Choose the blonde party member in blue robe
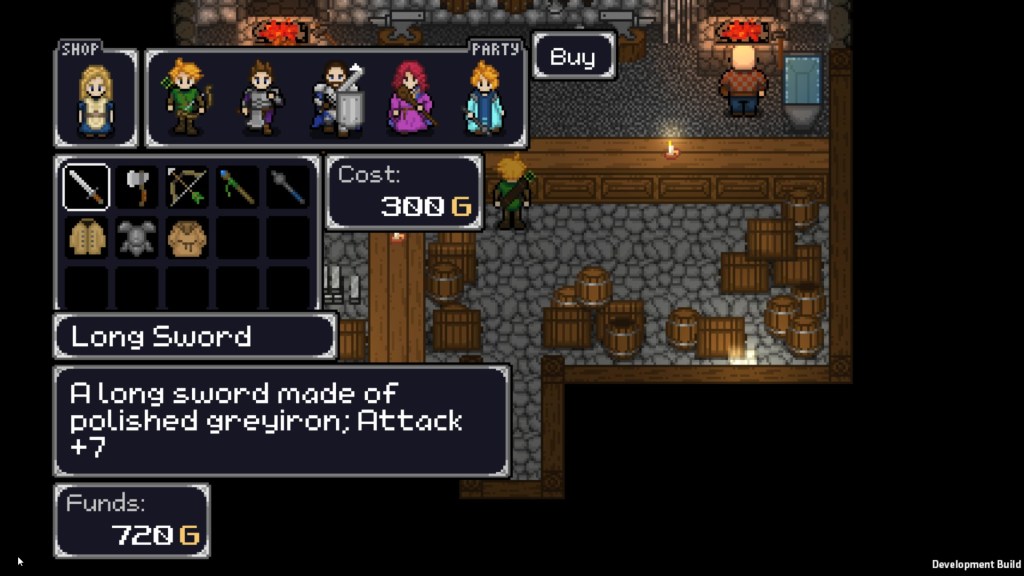This screenshot has height=576, width=1024. tap(484, 98)
